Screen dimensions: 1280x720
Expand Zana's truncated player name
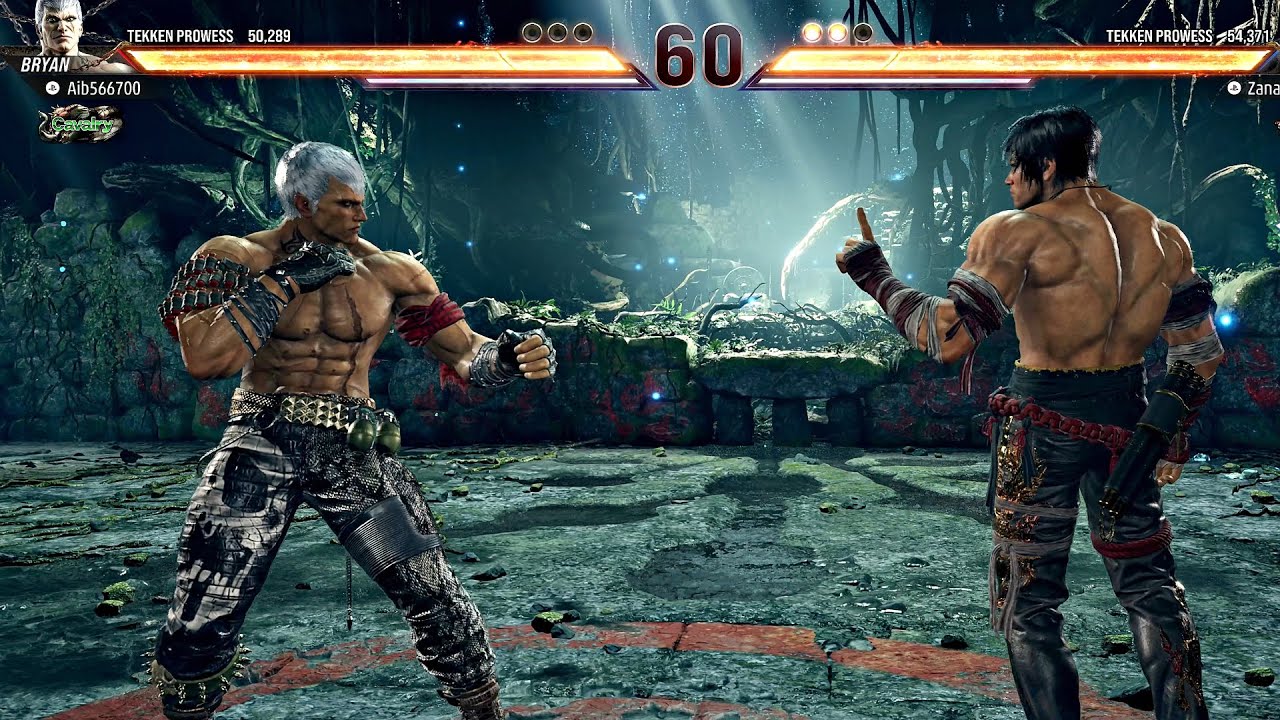click(x=1263, y=88)
